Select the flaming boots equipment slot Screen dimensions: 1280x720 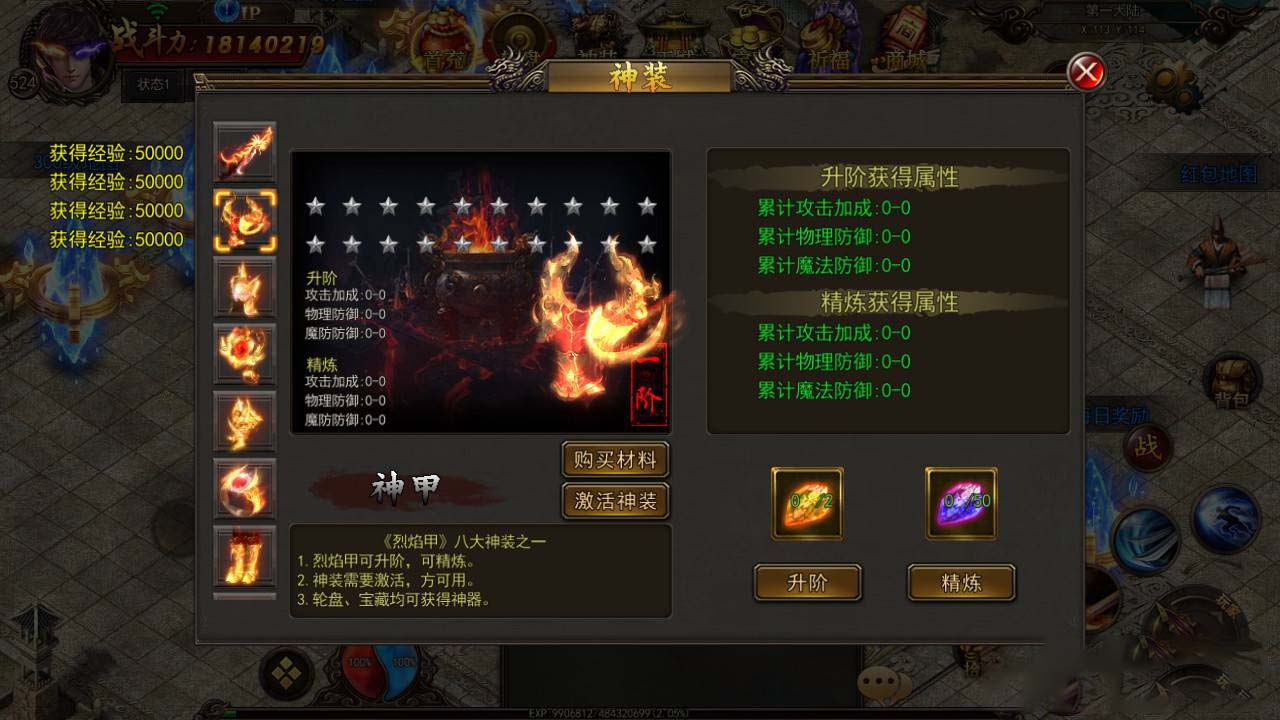click(x=245, y=558)
